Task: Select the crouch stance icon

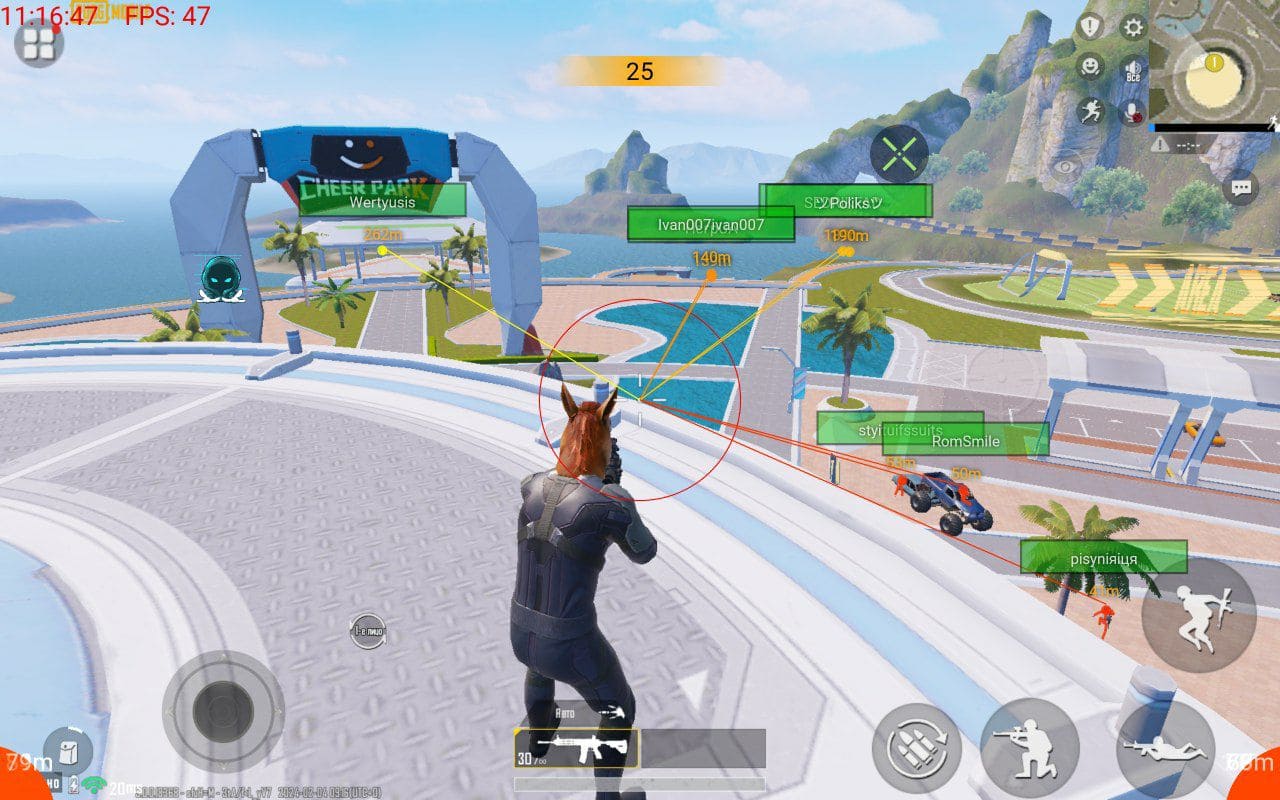Action: click(x=1030, y=752)
